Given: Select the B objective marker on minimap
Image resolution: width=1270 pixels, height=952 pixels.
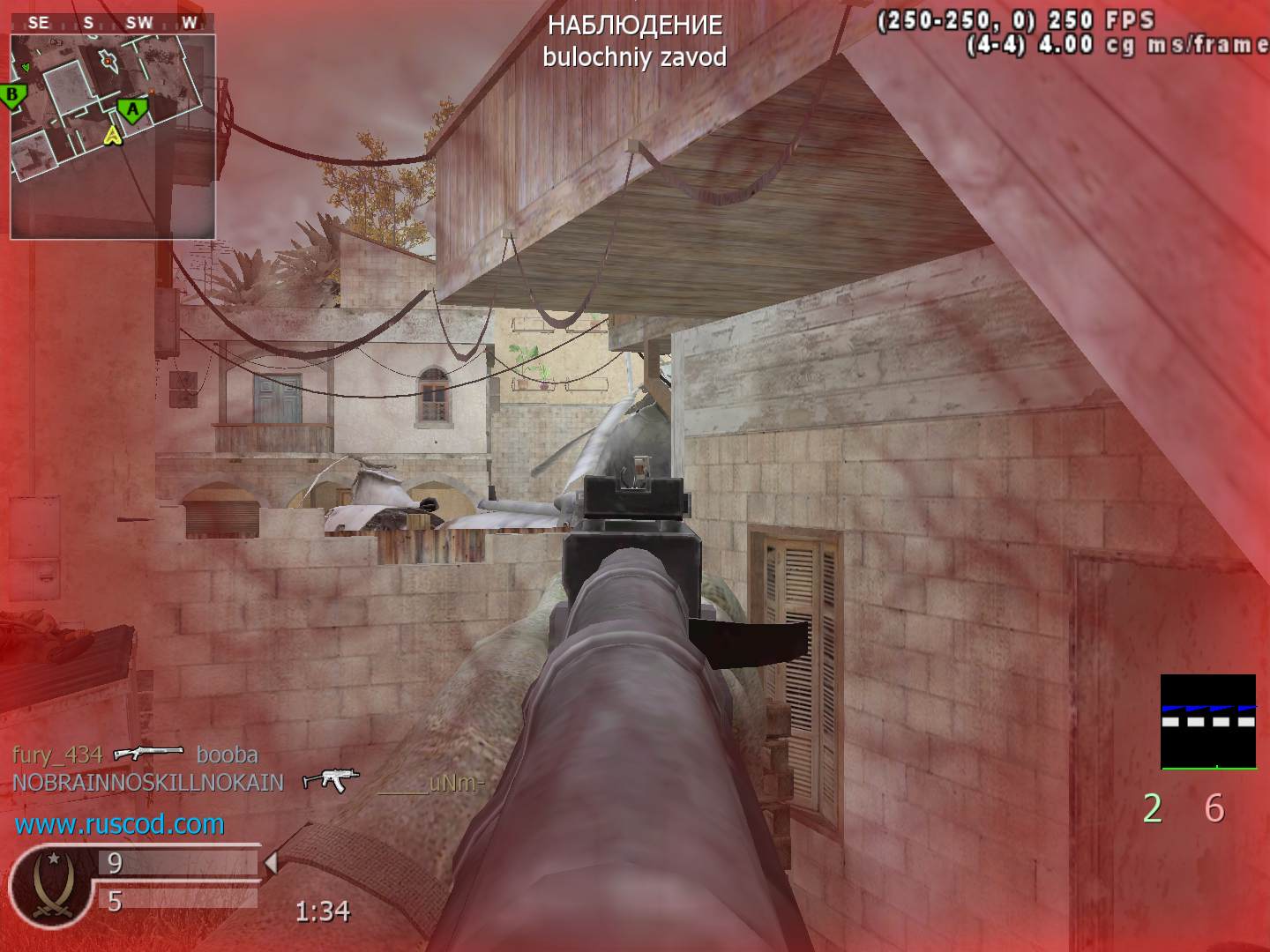Looking at the screenshot, I should [x=12, y=95].
